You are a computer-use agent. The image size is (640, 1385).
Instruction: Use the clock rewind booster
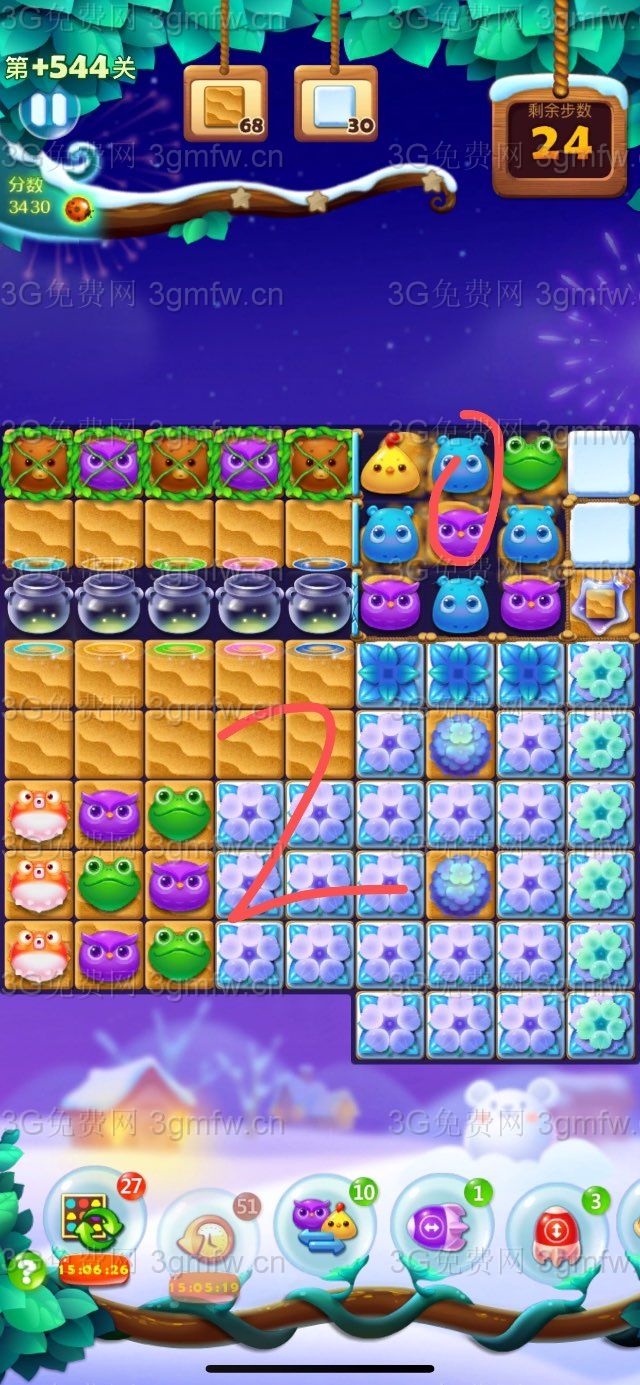click(205, 1237)
